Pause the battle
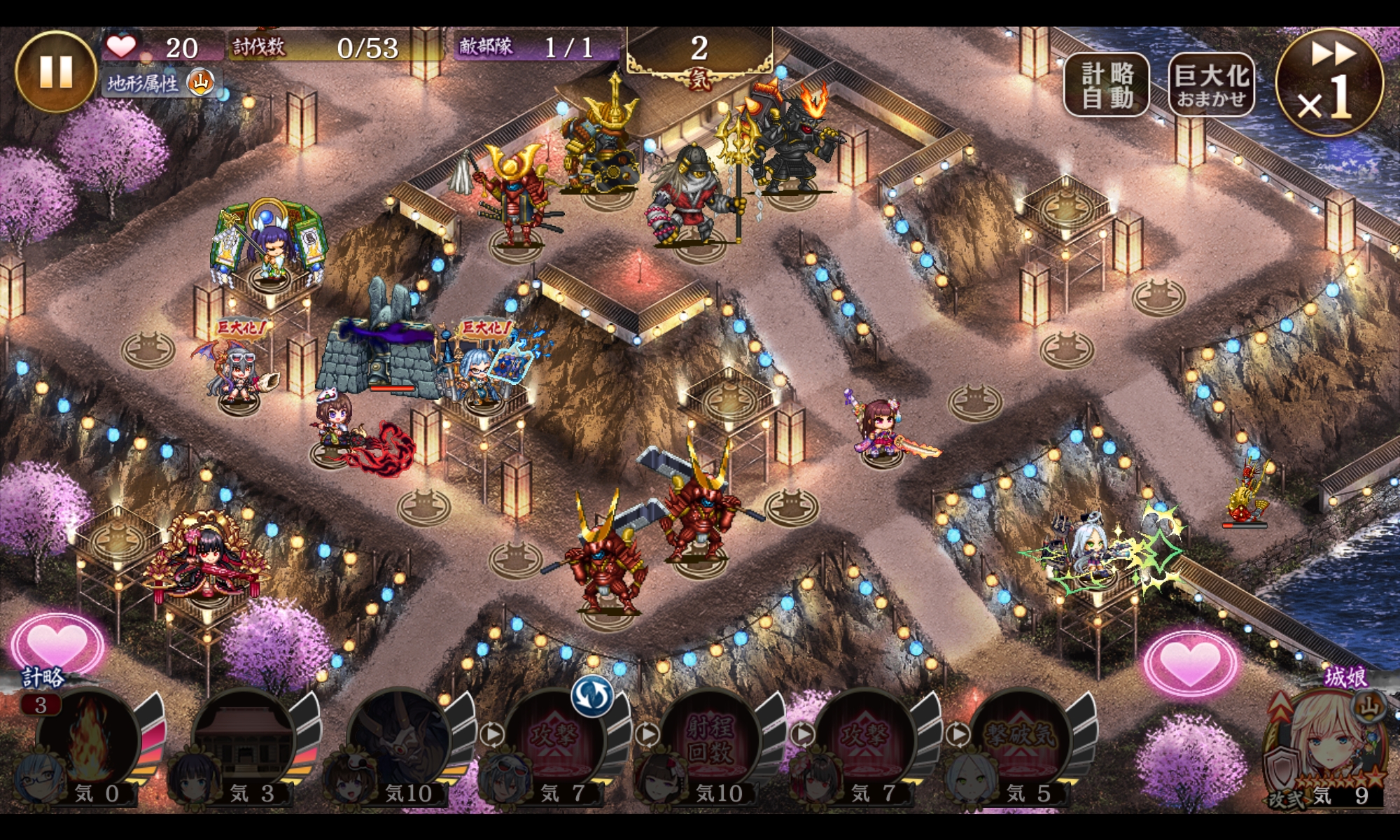 55,71
